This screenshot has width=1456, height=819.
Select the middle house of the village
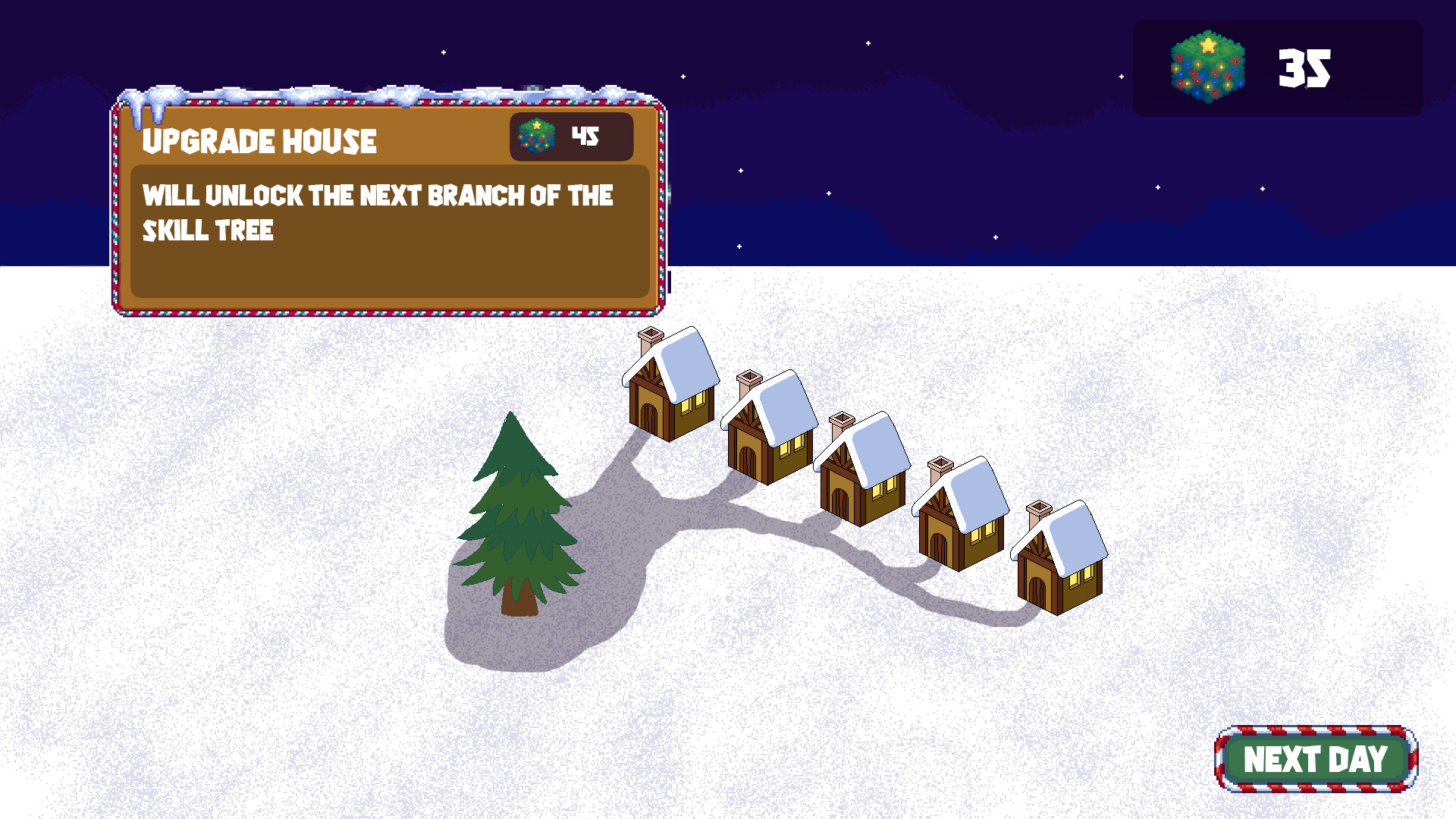(861, 474)
